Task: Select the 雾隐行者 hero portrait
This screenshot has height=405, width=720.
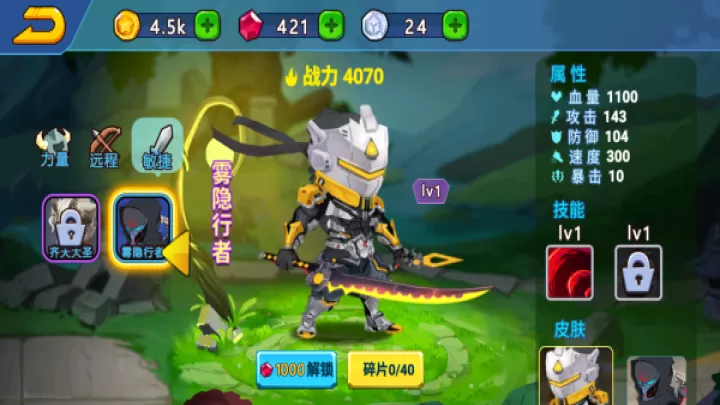Action: pos(142,228)
